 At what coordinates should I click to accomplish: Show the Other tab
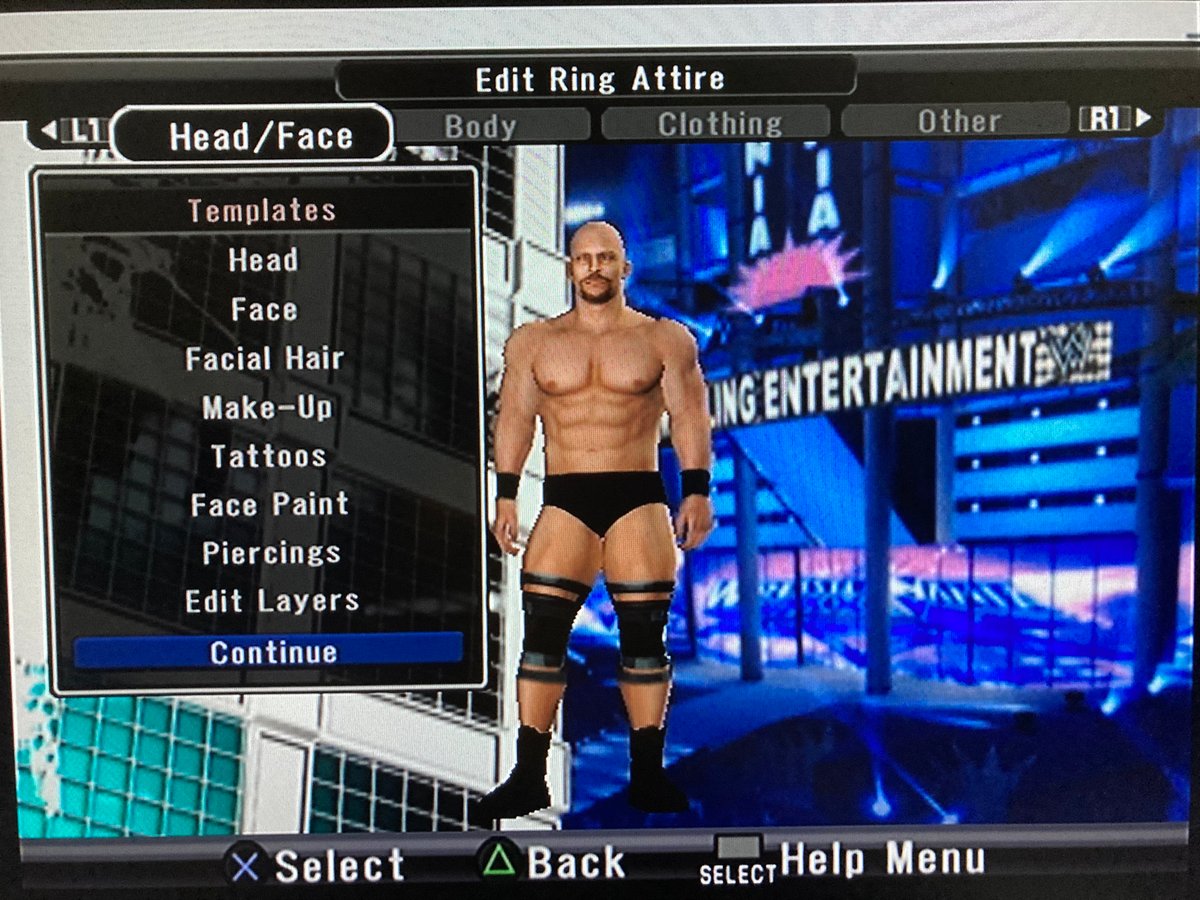coord(958,122)
